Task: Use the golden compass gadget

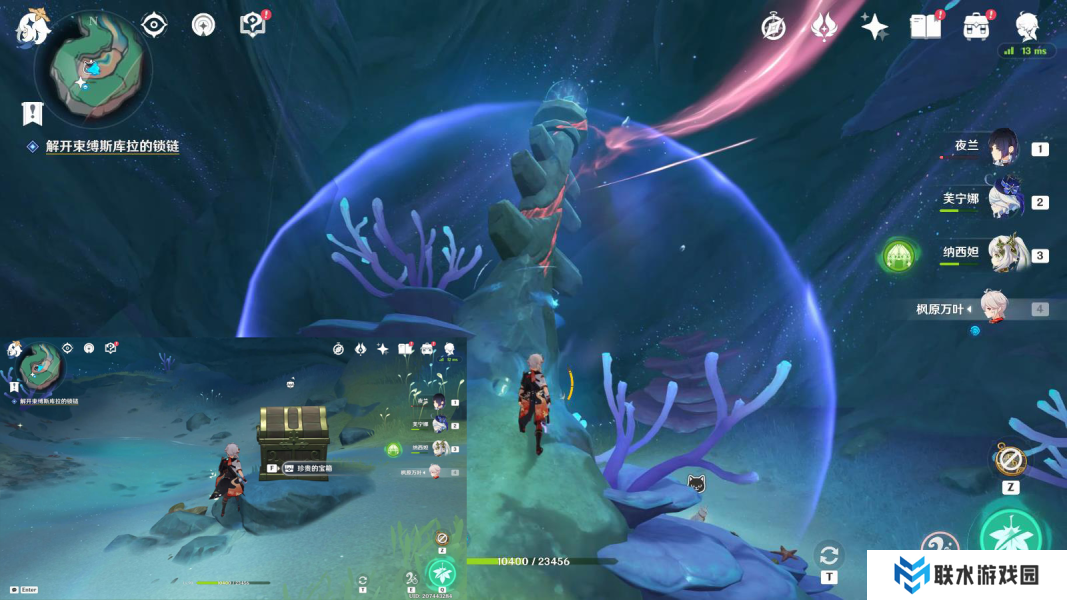Action: pyautogui.click(x=1010, y=461)
